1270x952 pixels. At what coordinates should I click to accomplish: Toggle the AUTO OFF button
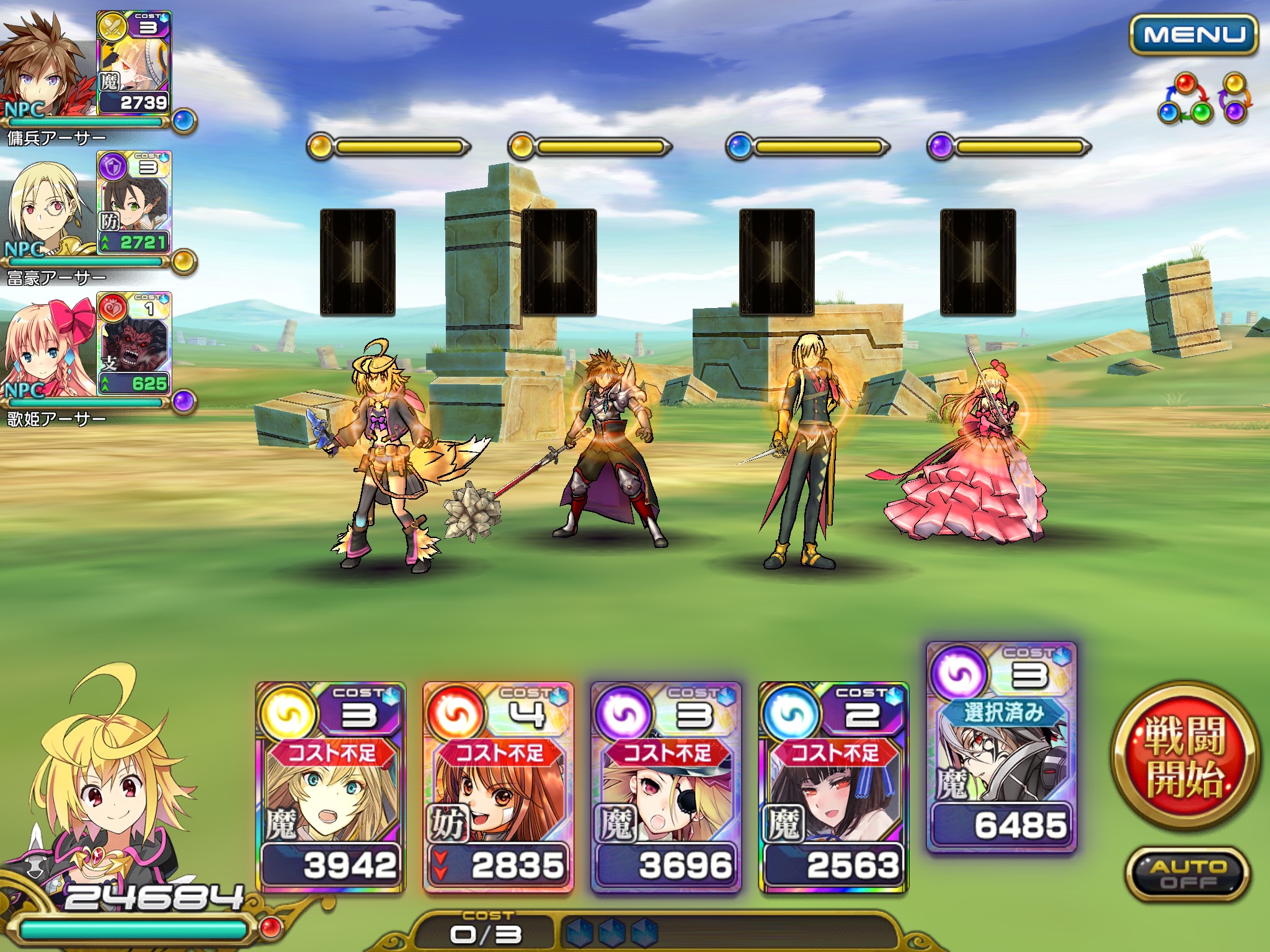(1187, 874)
